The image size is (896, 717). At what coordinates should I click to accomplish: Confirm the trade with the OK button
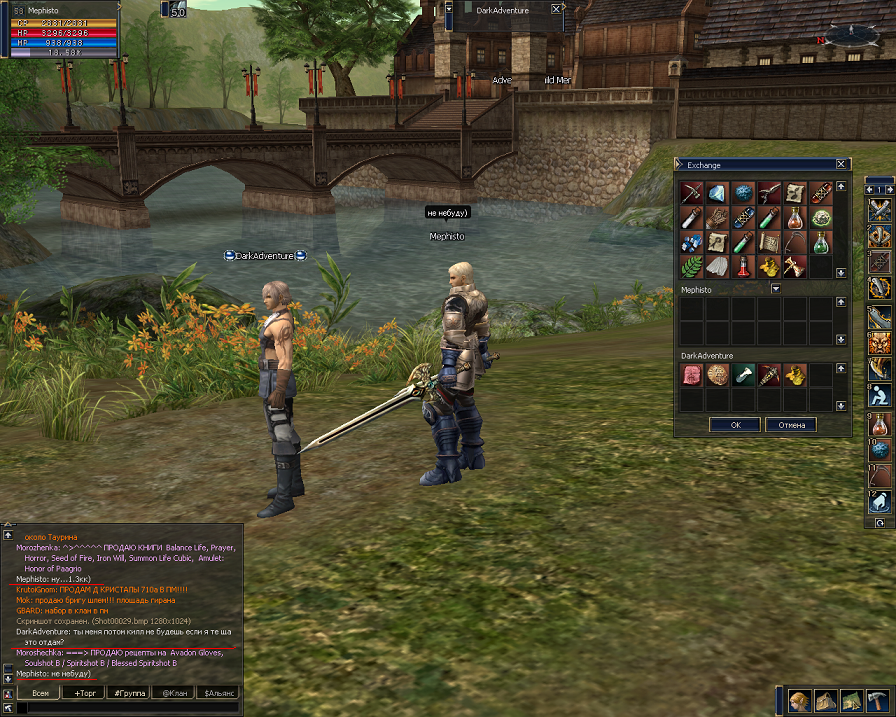[x=734, y=425]
